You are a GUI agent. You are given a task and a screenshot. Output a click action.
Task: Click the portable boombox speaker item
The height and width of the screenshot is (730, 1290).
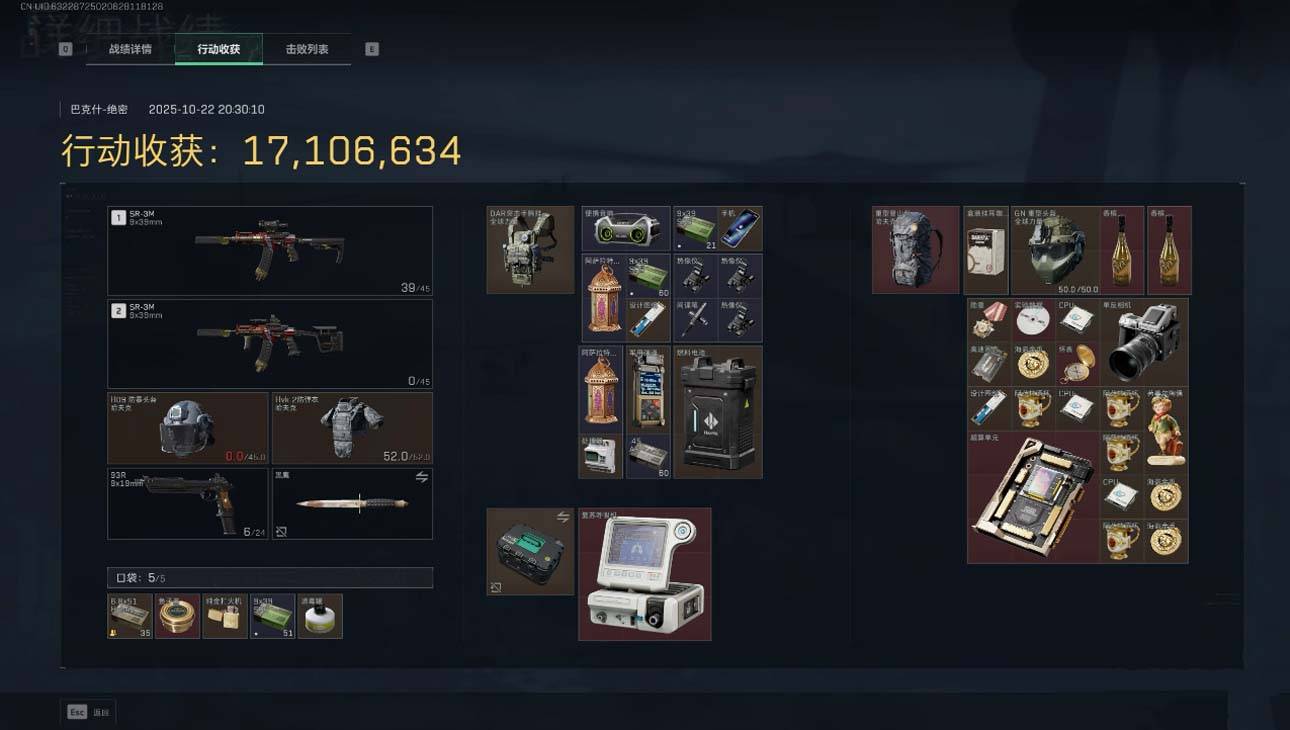pyautogui.click(x=626, y=229)
